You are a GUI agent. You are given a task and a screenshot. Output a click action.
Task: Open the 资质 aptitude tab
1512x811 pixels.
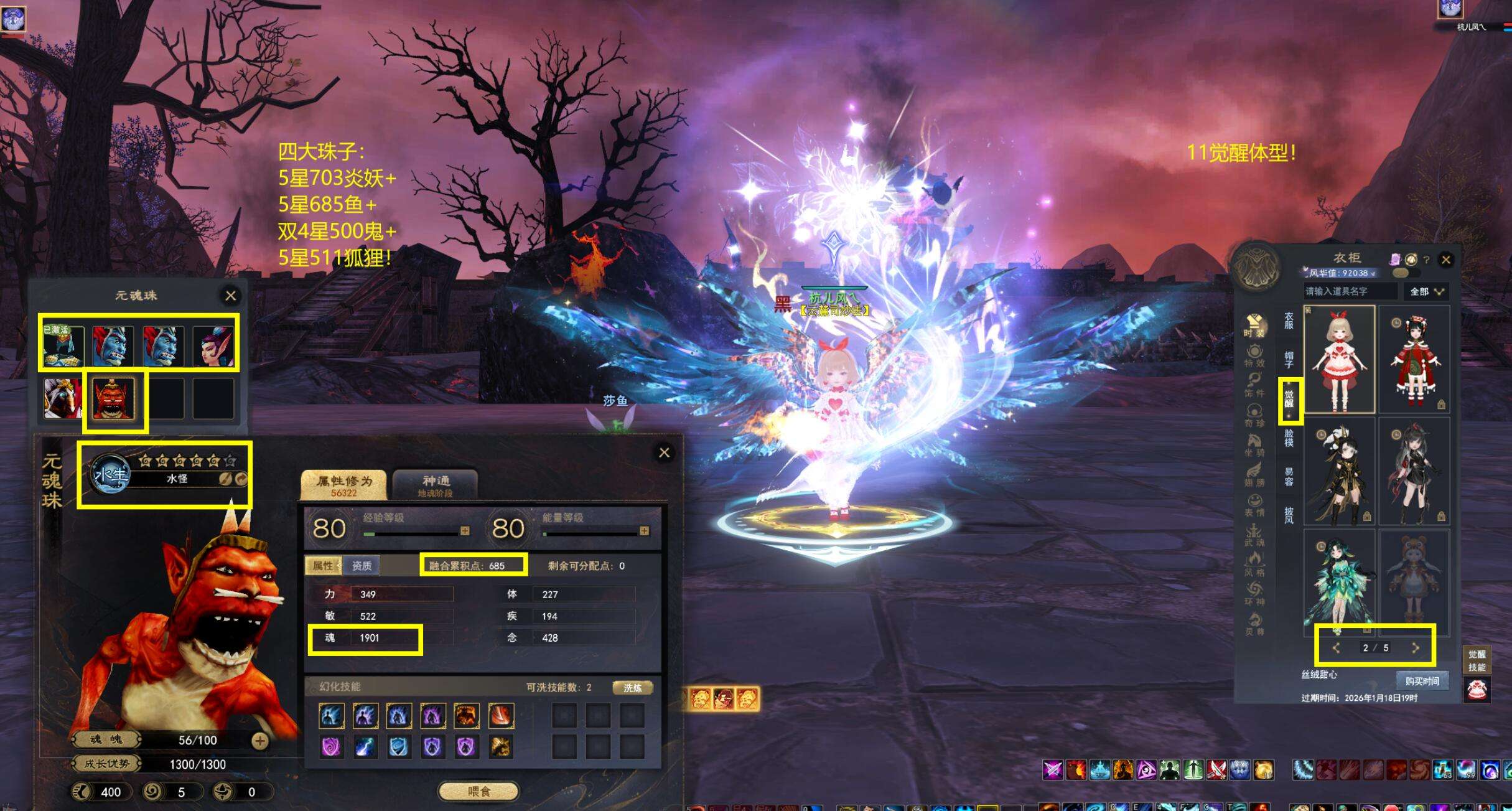(x=362, y=566)
